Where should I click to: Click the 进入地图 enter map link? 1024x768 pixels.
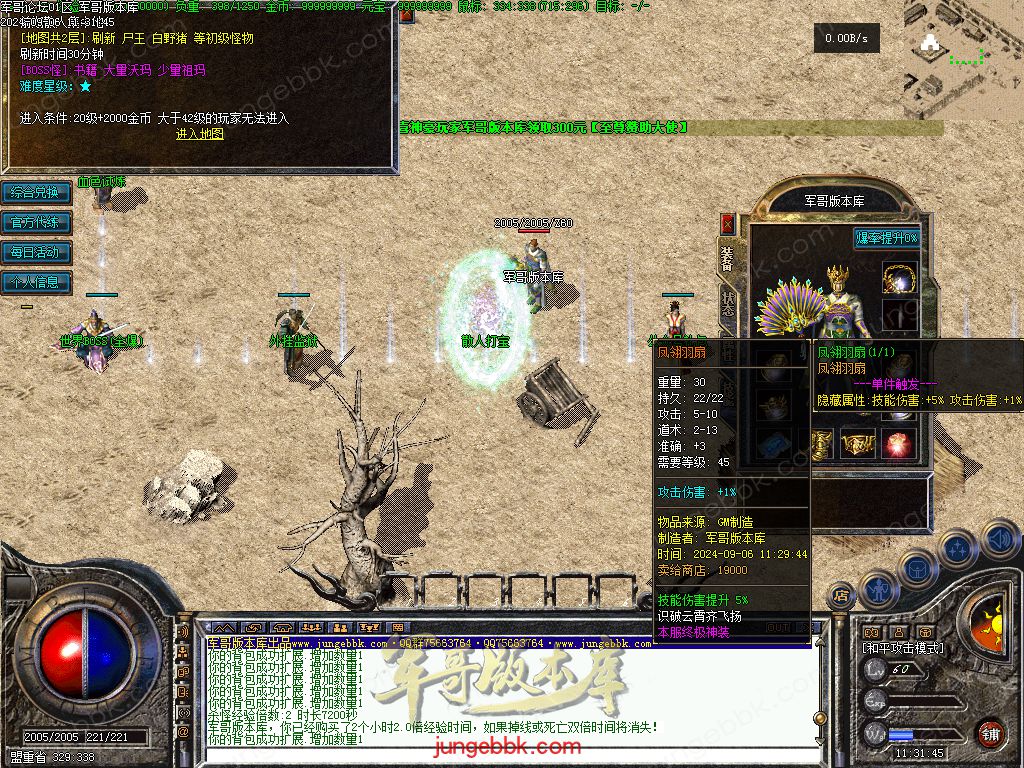[200, 133]
